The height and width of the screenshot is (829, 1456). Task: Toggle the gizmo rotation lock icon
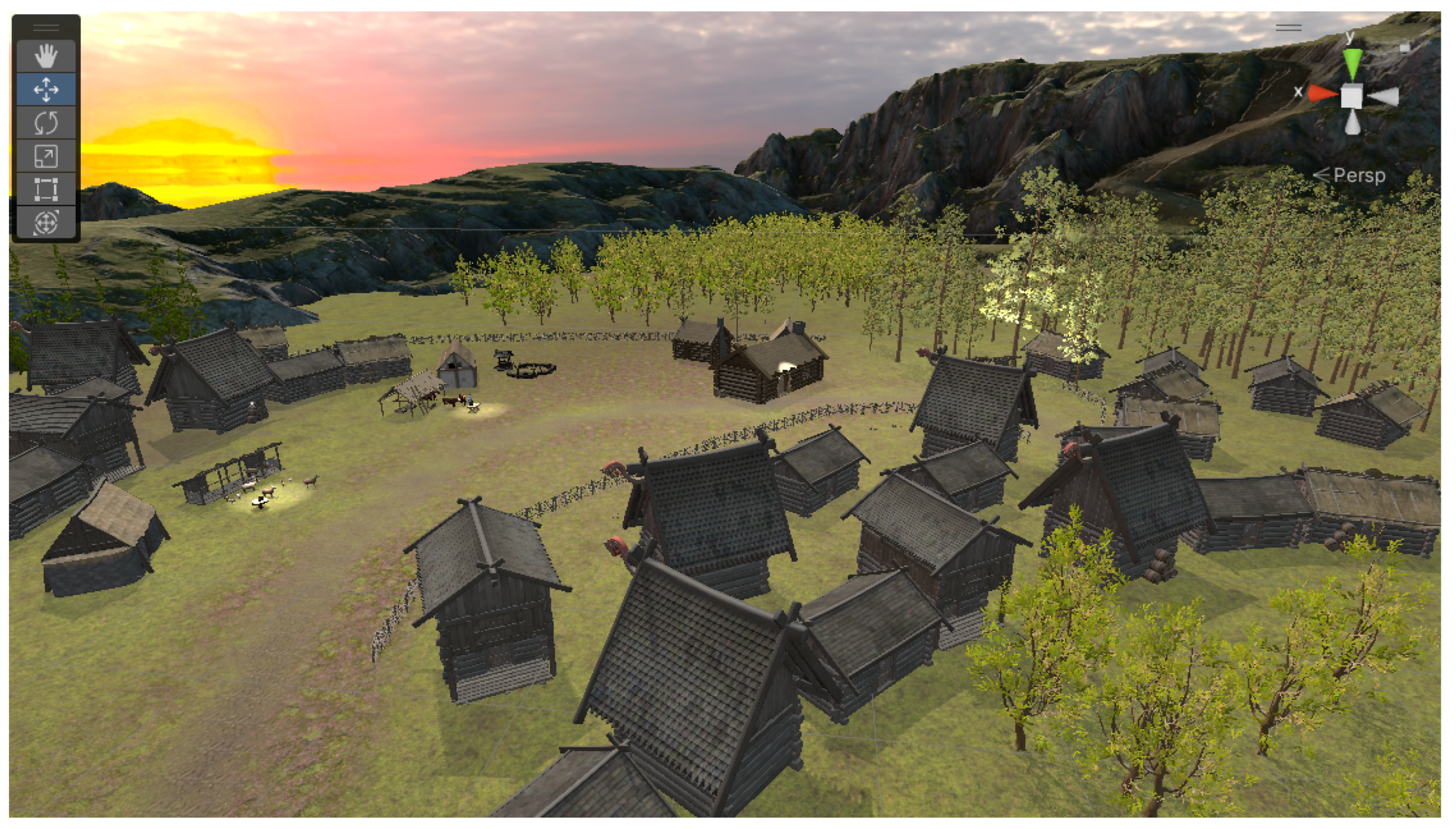[x=1404, y=47]
